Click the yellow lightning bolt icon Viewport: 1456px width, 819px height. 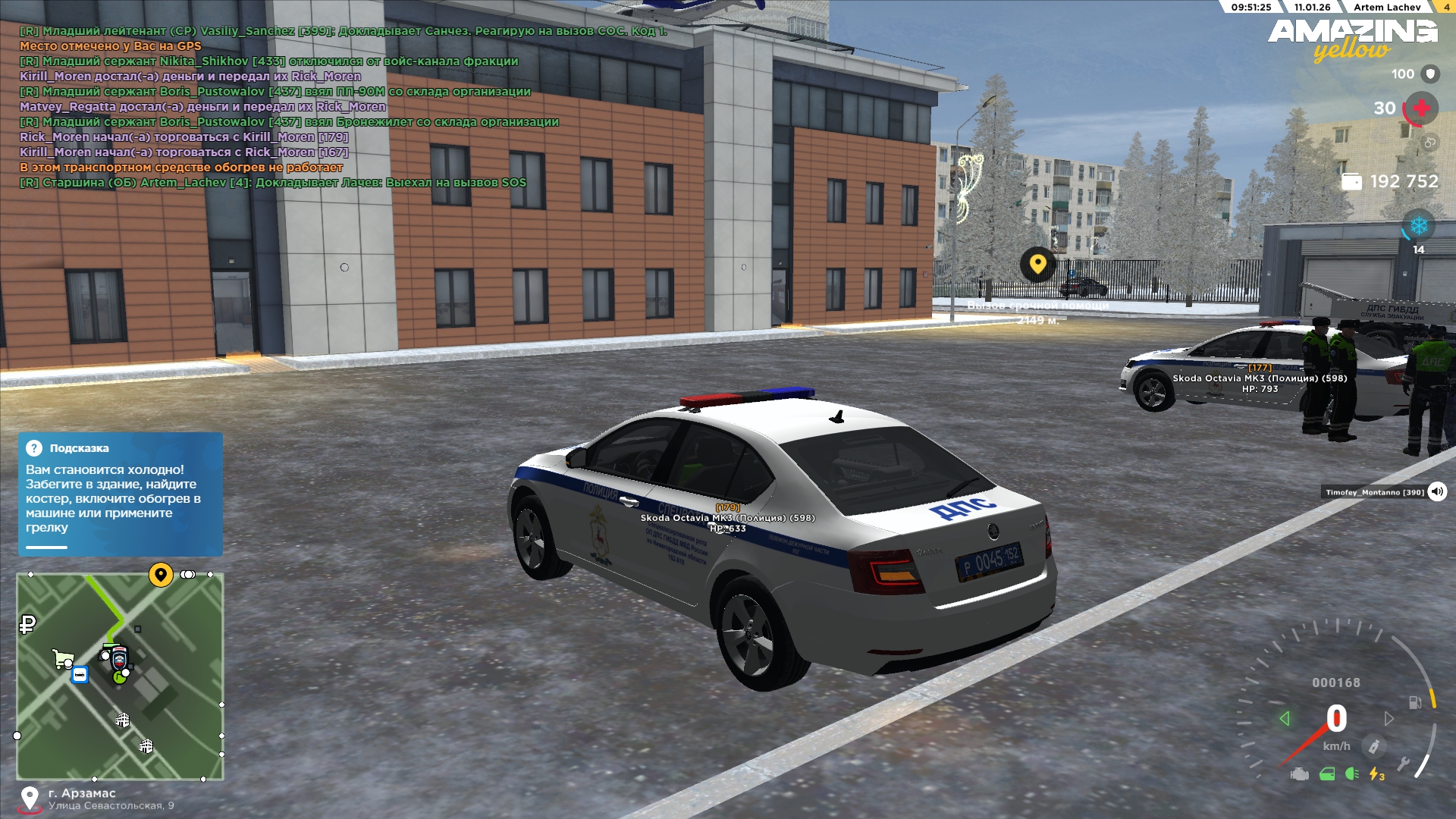click(1376, 774)
